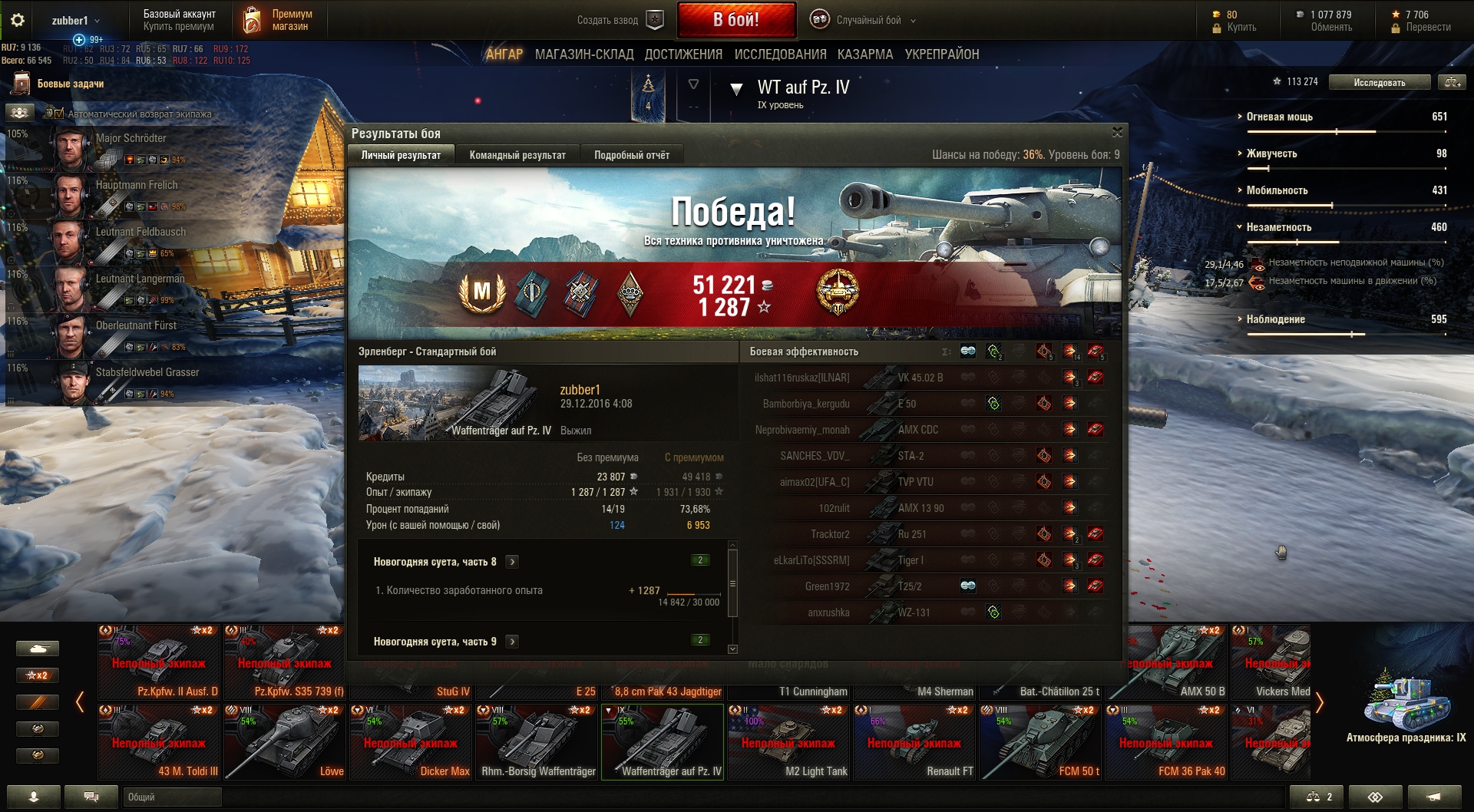Go to ДОСТИЖЕНИЯ section
Viewport: 1474px width, 812px height.
click(683, 54)
